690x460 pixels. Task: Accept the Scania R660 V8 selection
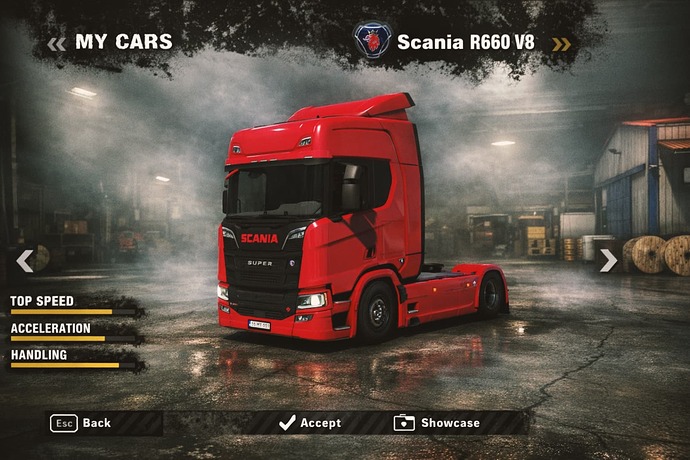coord(310,423)
